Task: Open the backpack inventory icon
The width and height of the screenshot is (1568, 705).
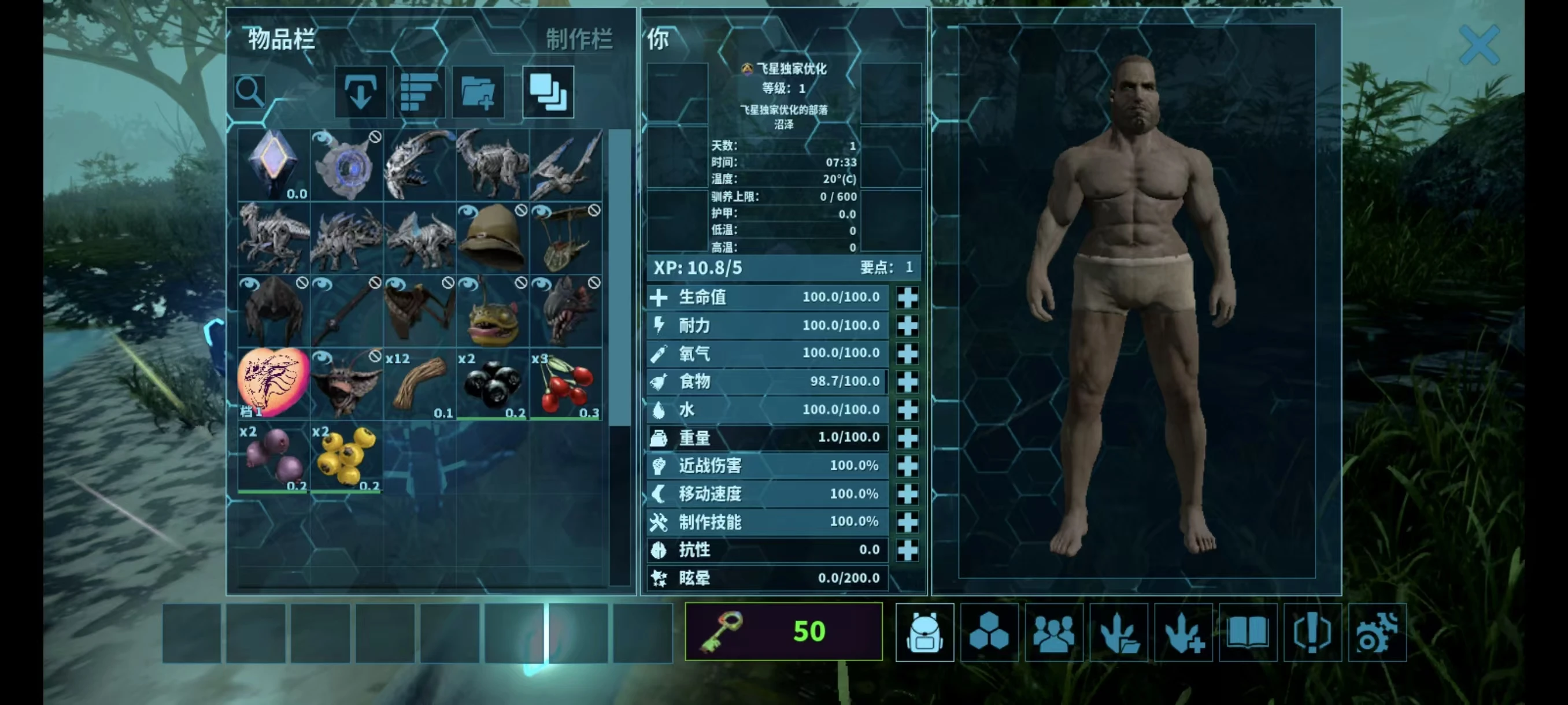Action: point(924,633)
